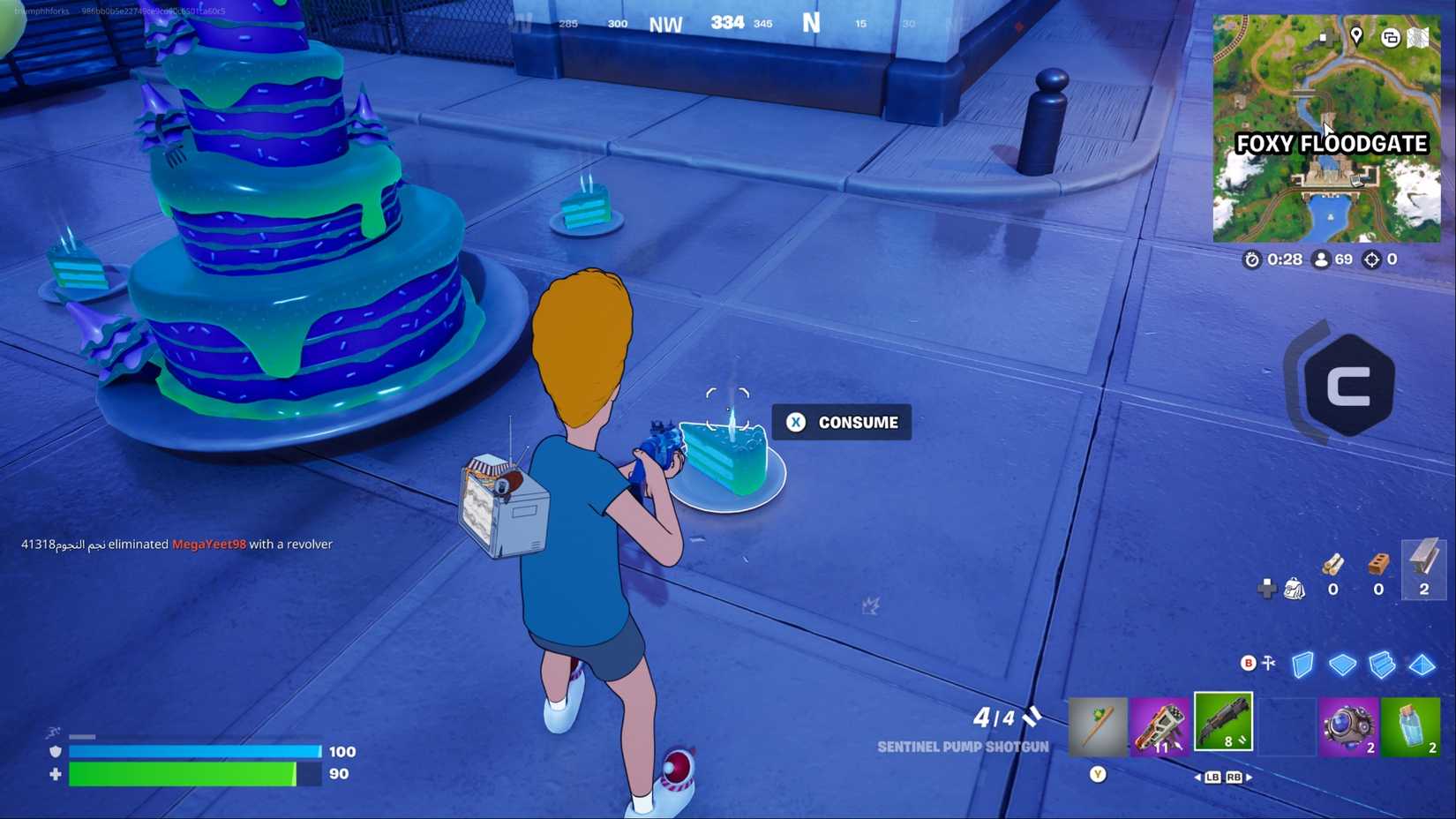Select the floor build piece icon

tap(1343, 665)
